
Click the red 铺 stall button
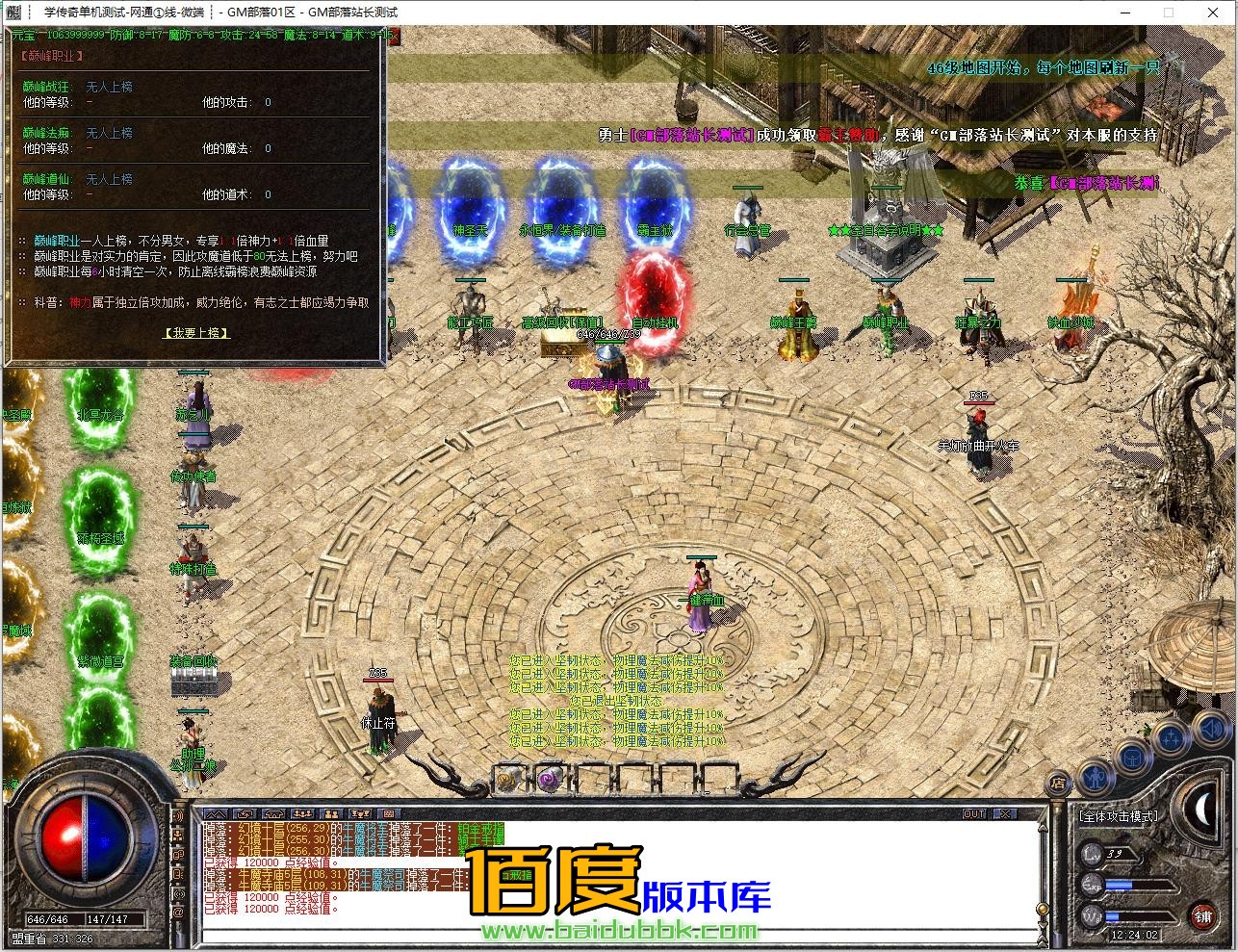1202,915
